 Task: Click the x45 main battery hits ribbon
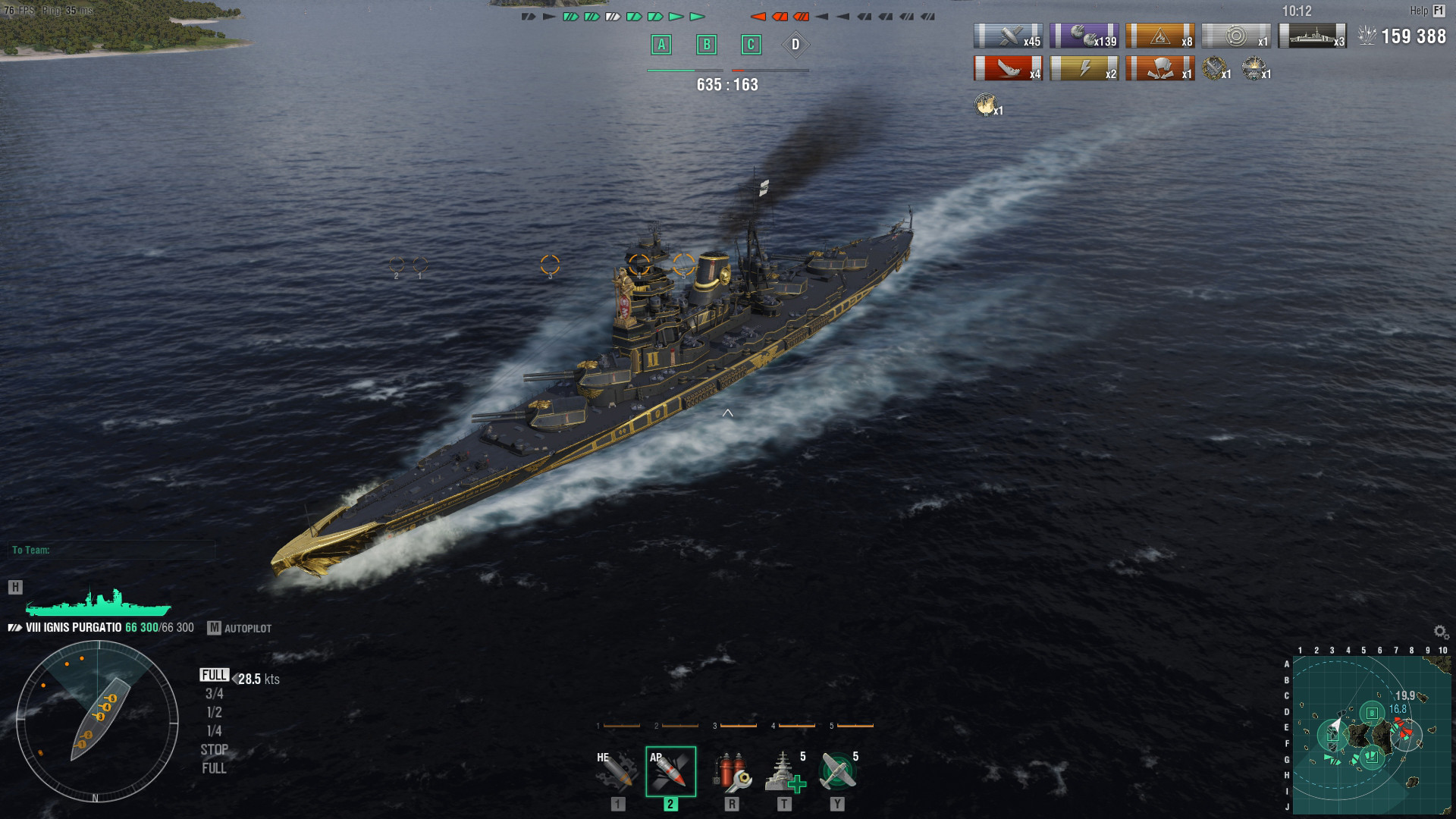[1008, 35]
